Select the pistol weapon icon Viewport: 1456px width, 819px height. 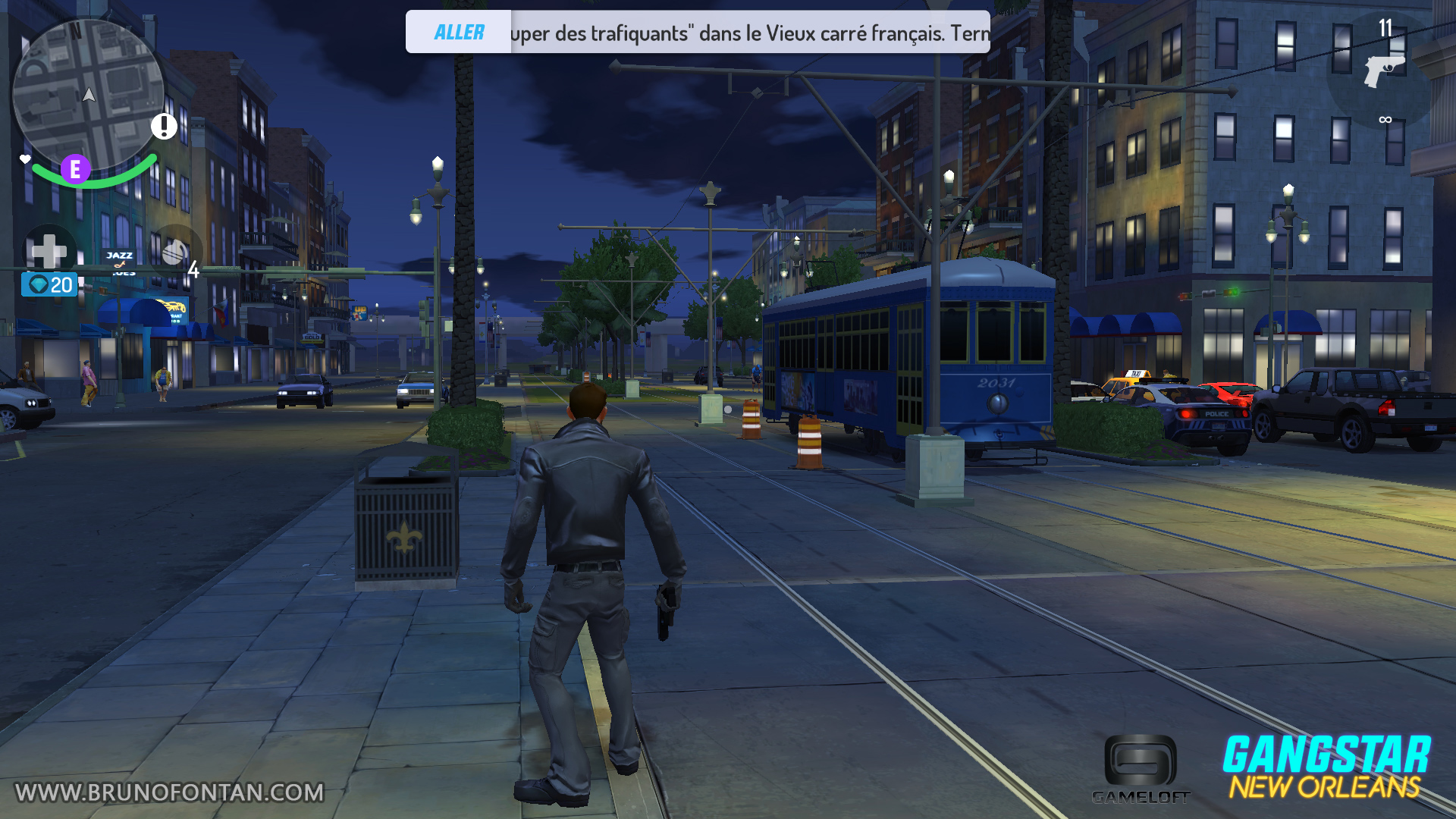[1383, 71]
